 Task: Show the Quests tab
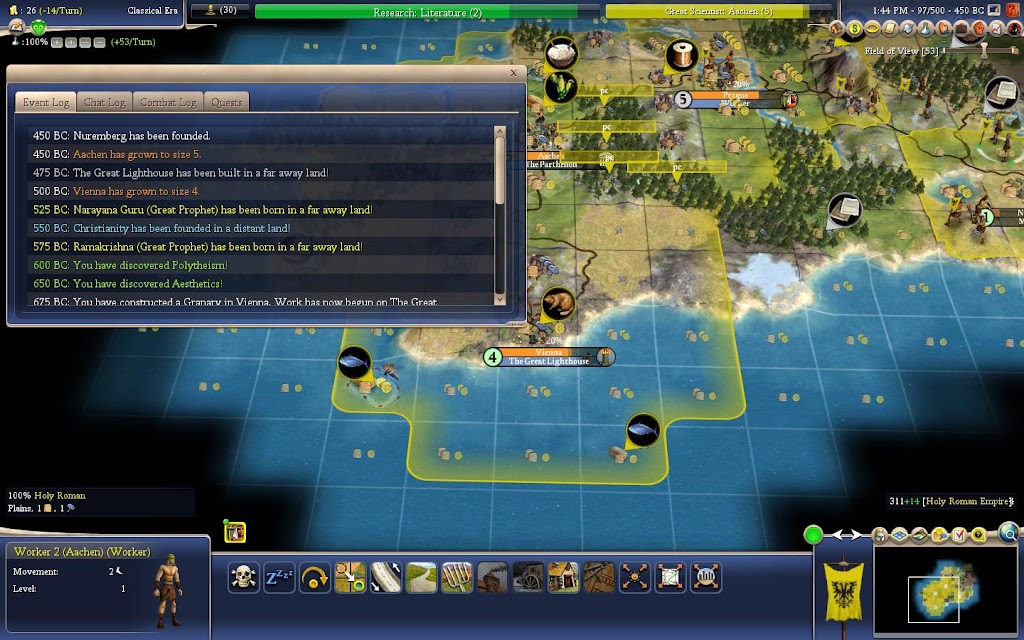[x=226, y=102]
